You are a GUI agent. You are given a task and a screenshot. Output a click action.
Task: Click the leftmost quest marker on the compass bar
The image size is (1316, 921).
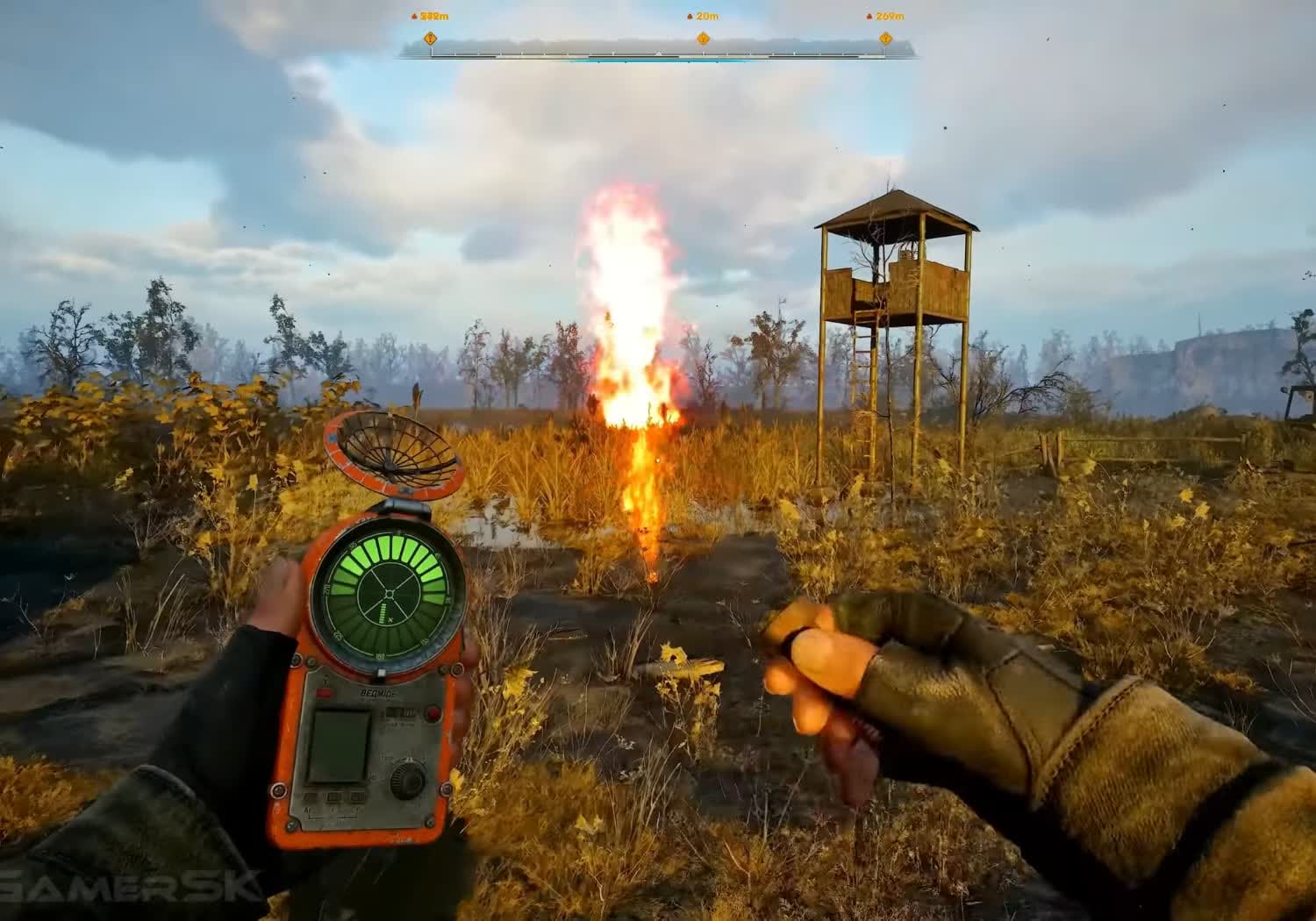[x=430, y=39]
